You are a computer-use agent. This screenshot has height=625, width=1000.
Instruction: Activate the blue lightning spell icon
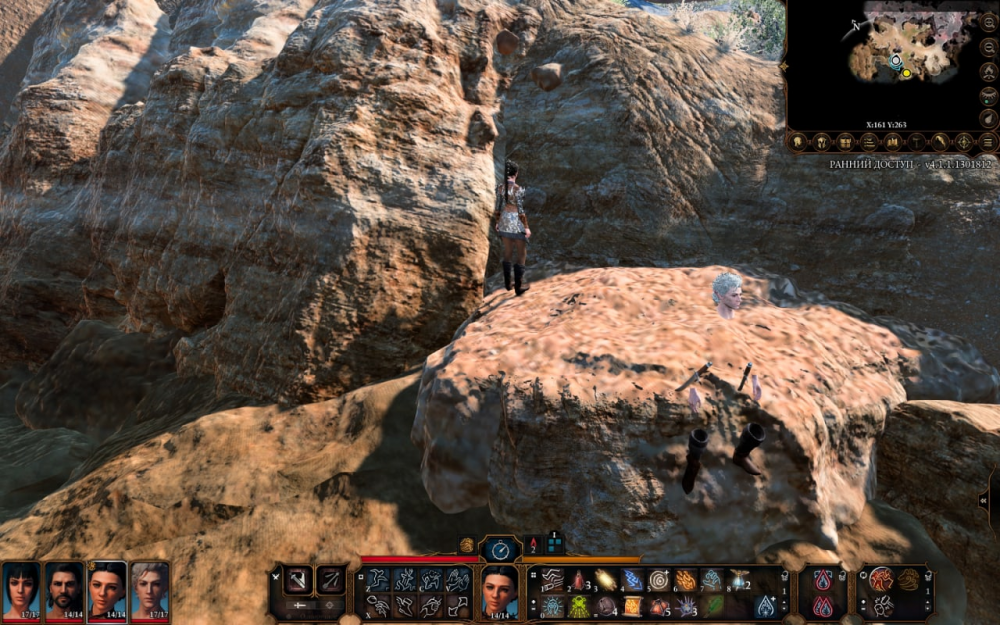(632, 580)
